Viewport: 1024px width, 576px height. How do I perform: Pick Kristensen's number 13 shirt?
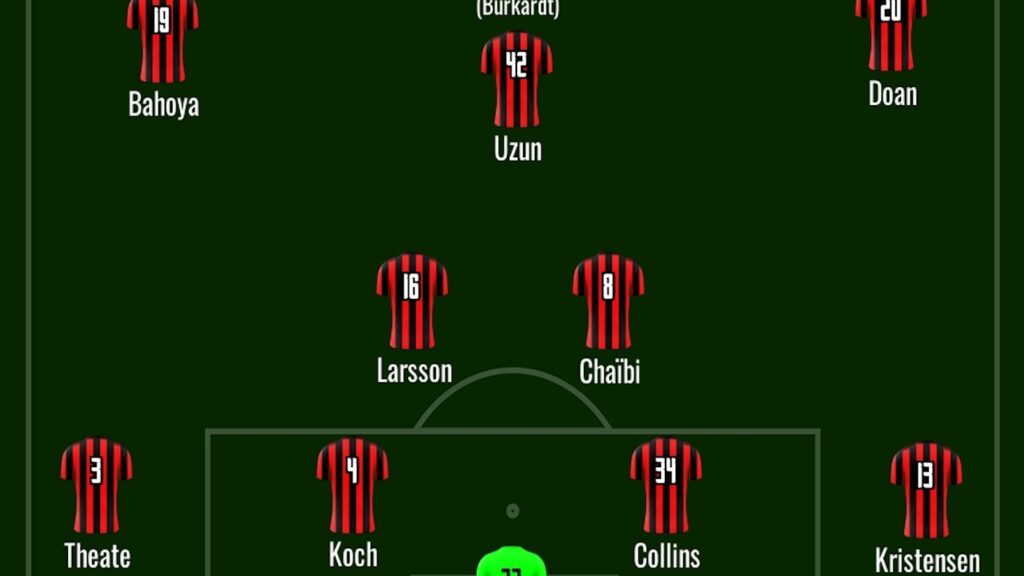point(926,490)
